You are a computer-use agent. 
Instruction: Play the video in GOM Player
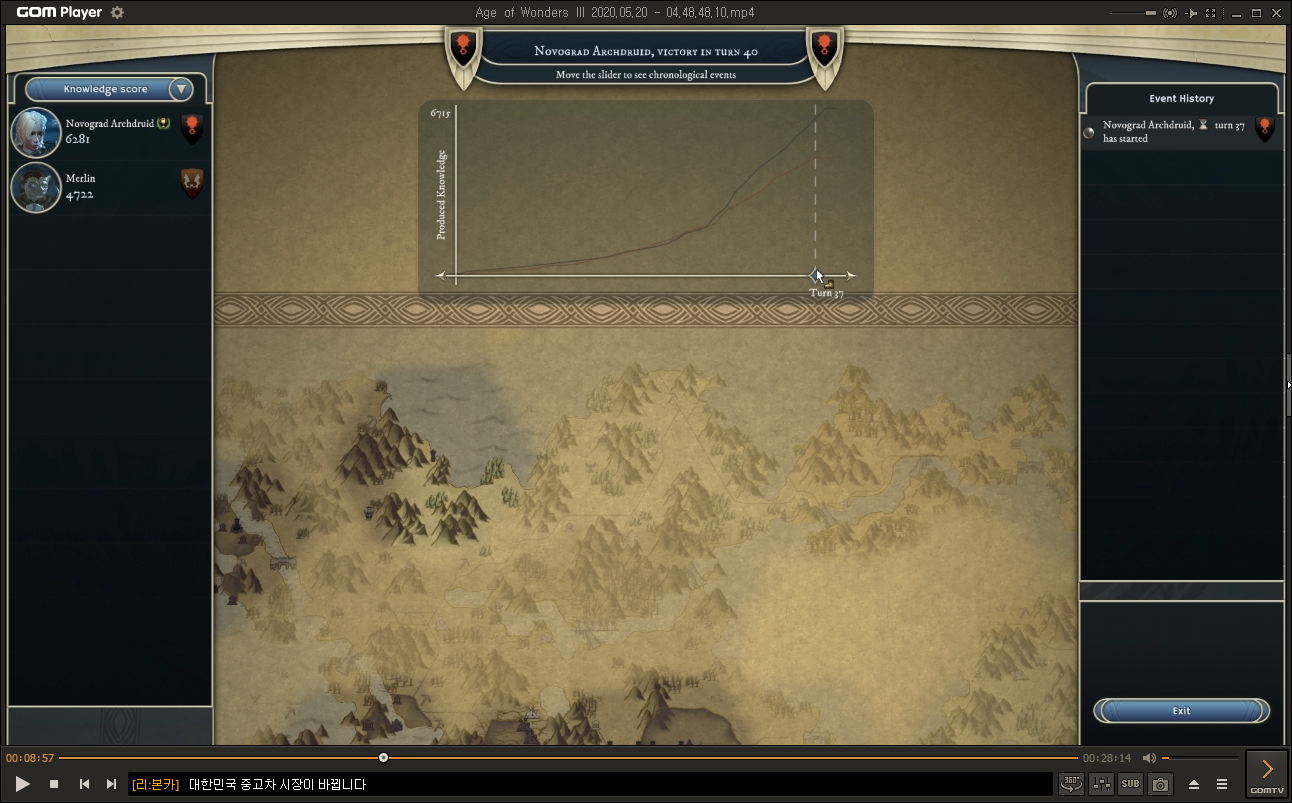pos(23,784)
